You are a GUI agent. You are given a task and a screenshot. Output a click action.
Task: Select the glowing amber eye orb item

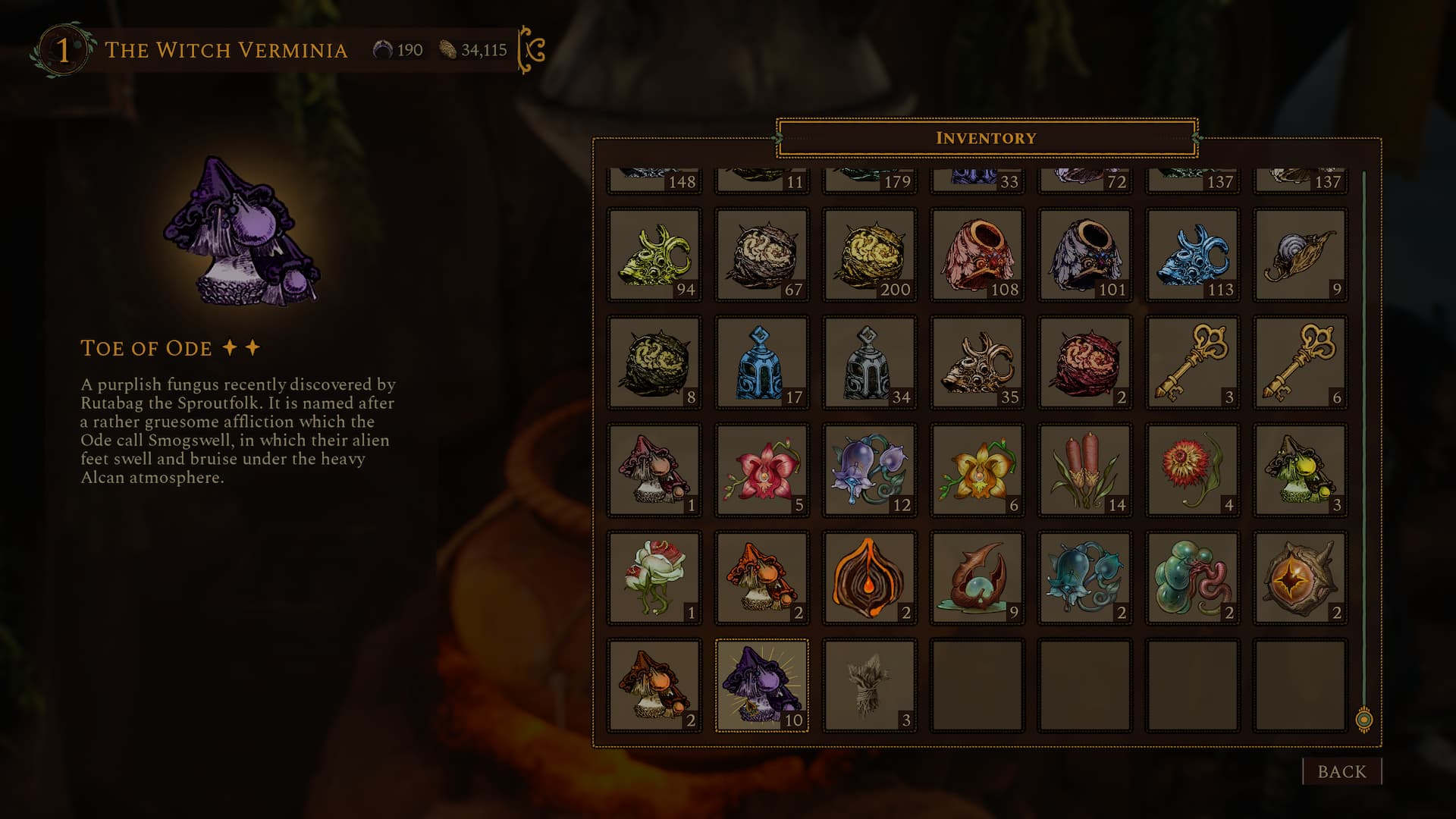(1300, 578)
